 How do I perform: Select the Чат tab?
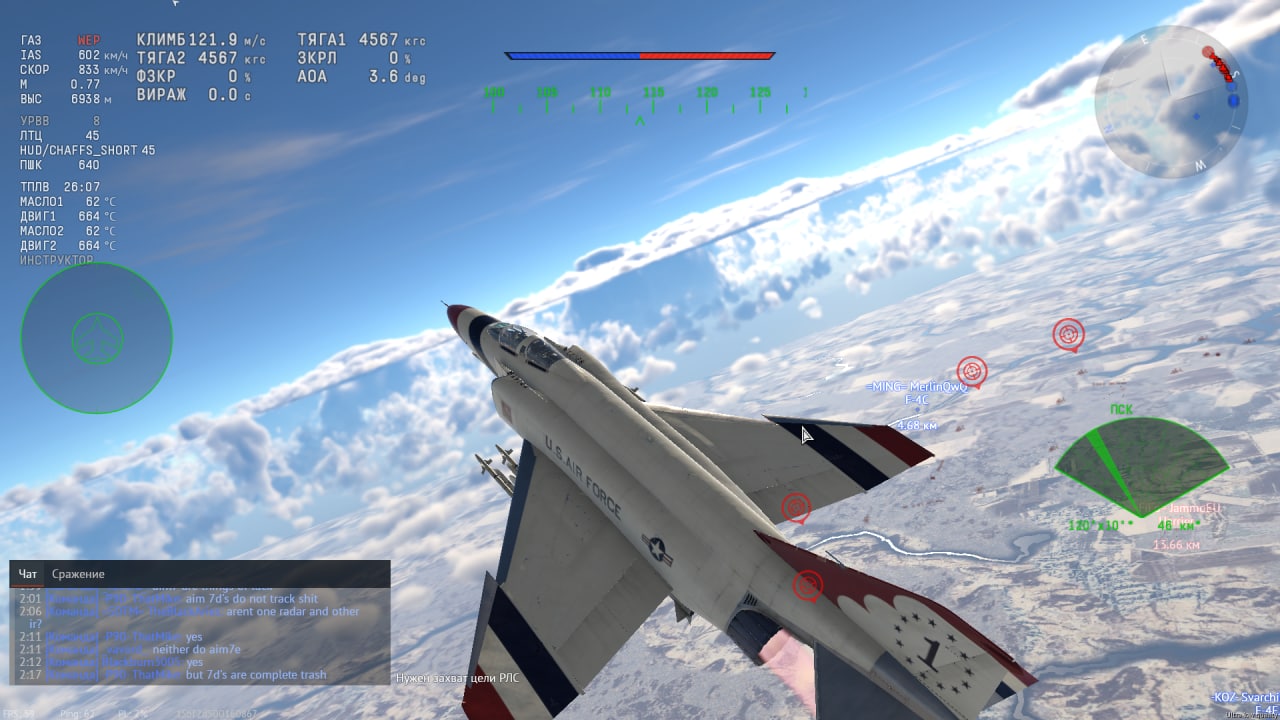click(x=28, y=574)
